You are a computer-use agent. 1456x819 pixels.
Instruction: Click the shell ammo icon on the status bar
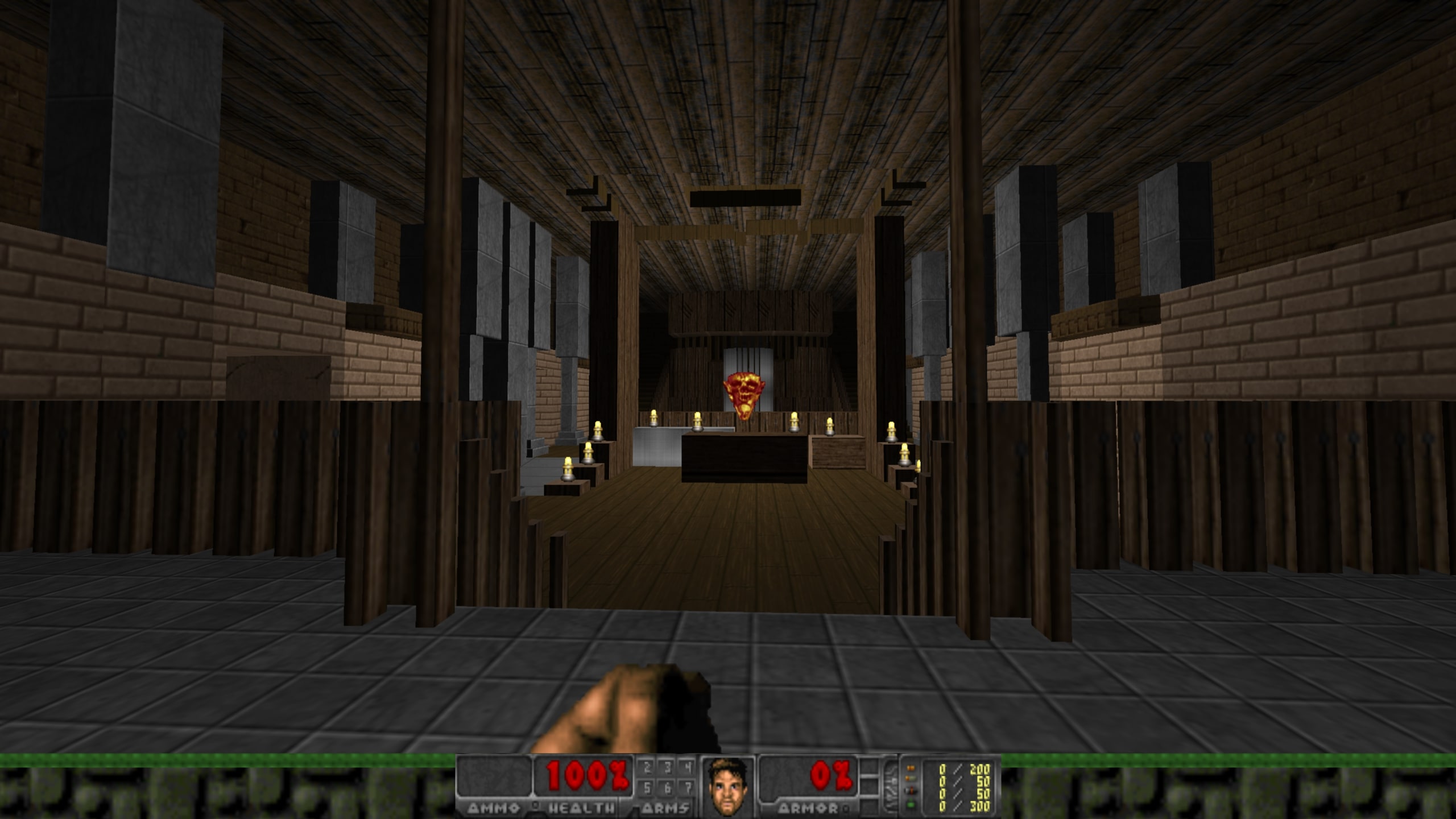(912, 779)
